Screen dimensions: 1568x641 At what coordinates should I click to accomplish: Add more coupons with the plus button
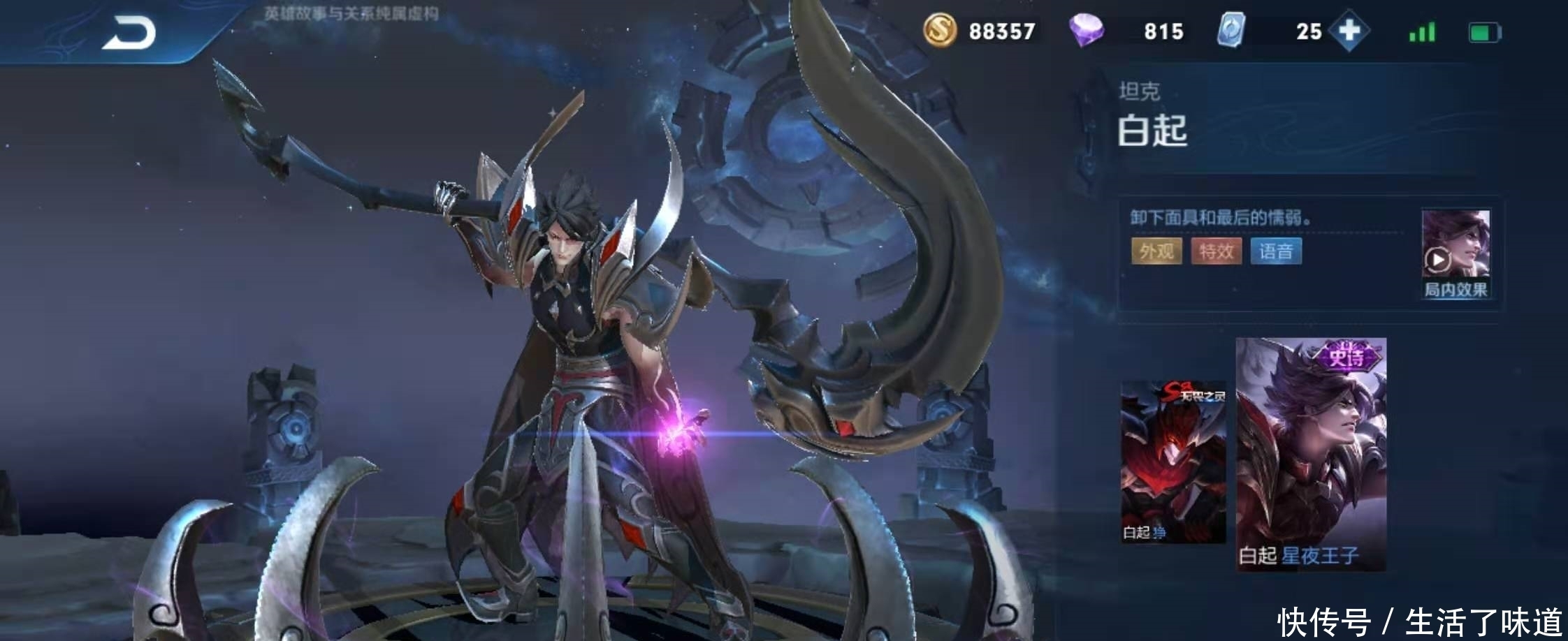click(x=1349, y=31)
